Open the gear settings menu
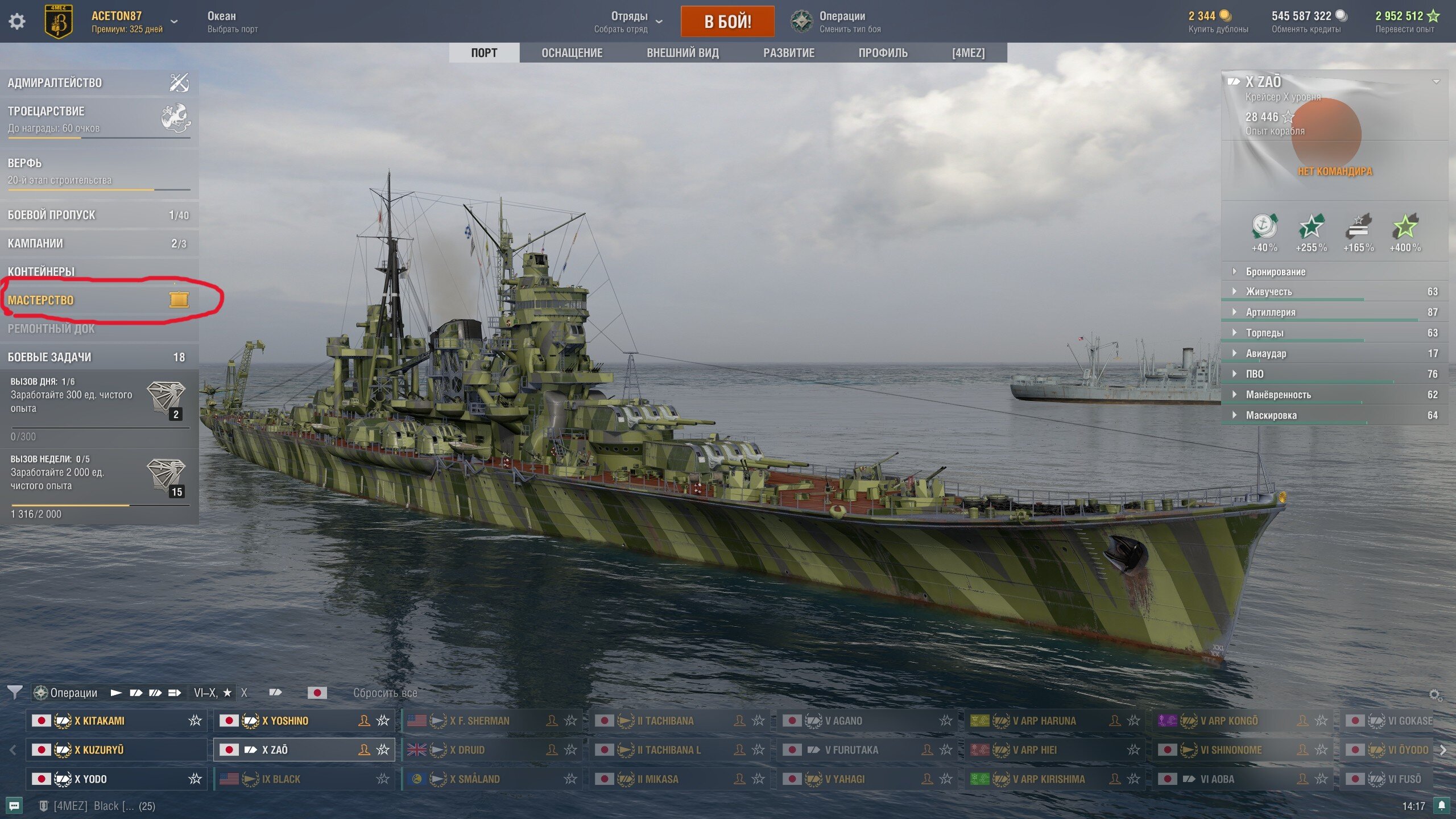Screen dimensions: 1456x819 coord(17,22)
